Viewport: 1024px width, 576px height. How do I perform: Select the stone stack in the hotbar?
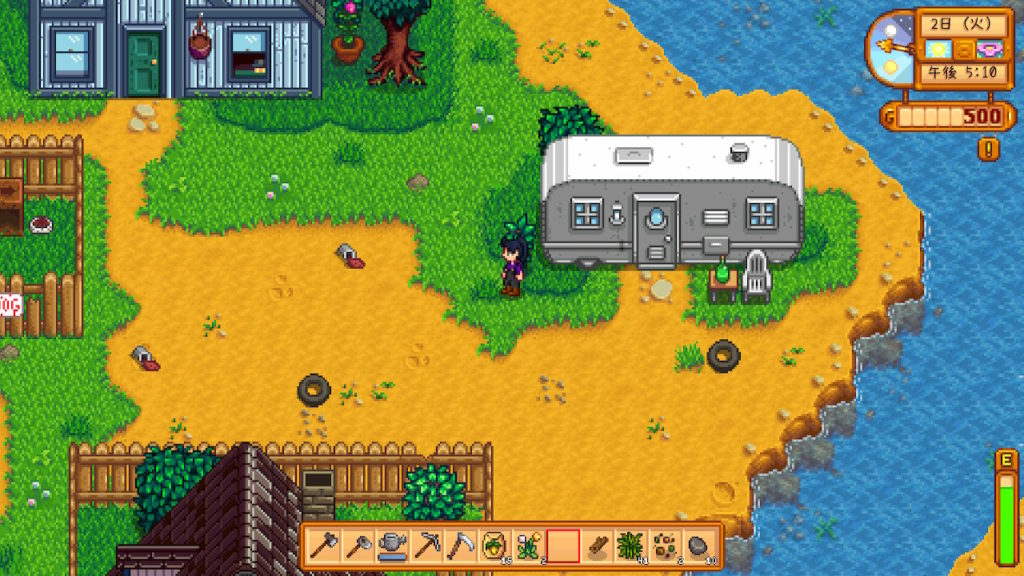[x=699, y=546]
